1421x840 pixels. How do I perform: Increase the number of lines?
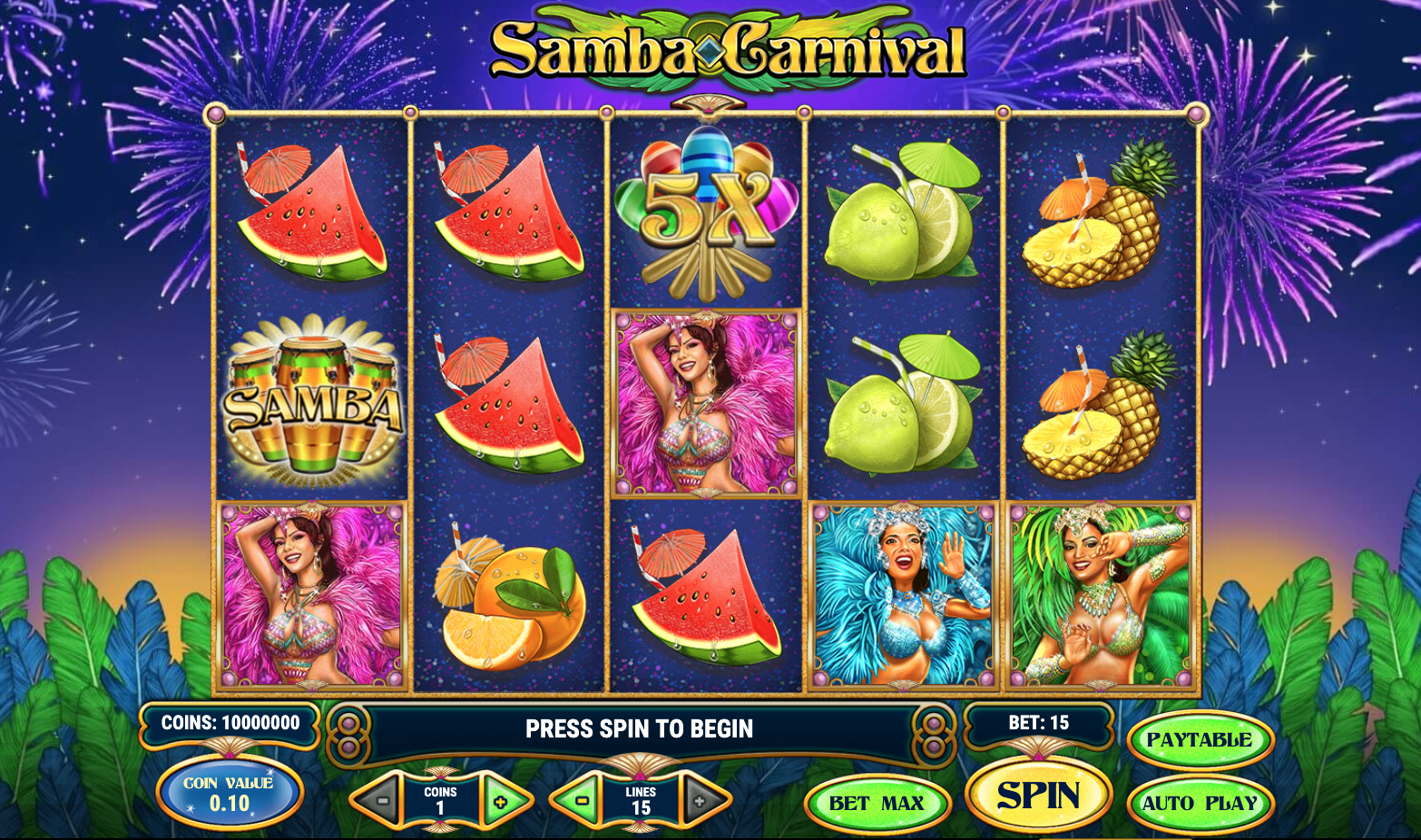700,802
